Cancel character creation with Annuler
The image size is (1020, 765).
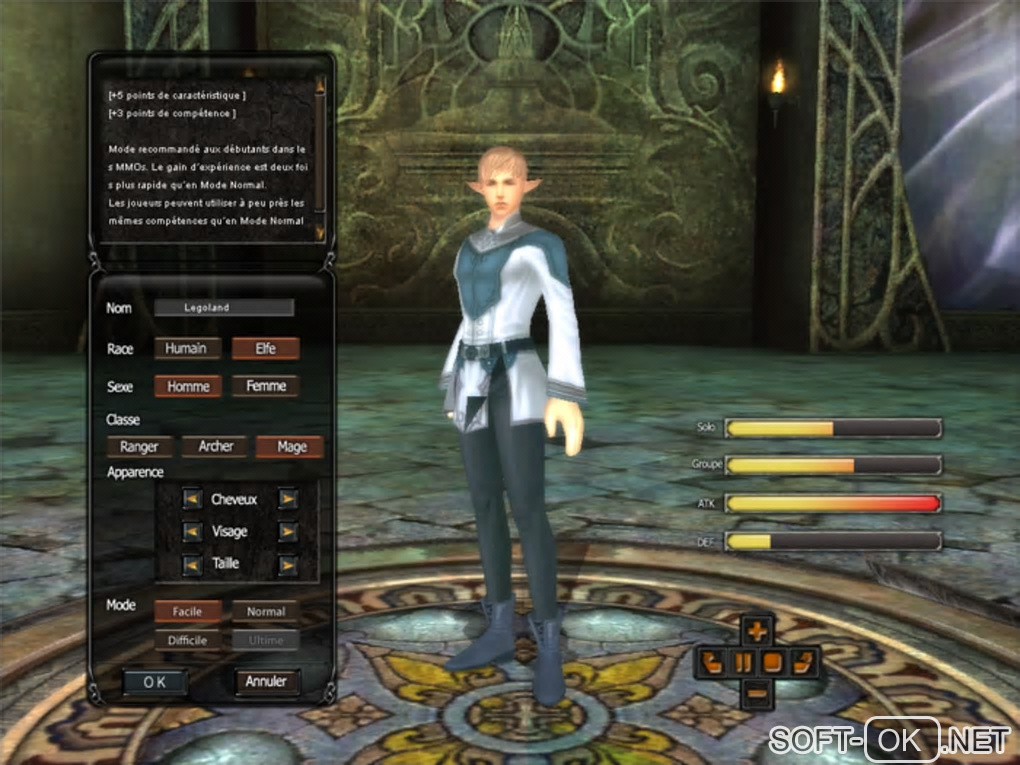266,681
